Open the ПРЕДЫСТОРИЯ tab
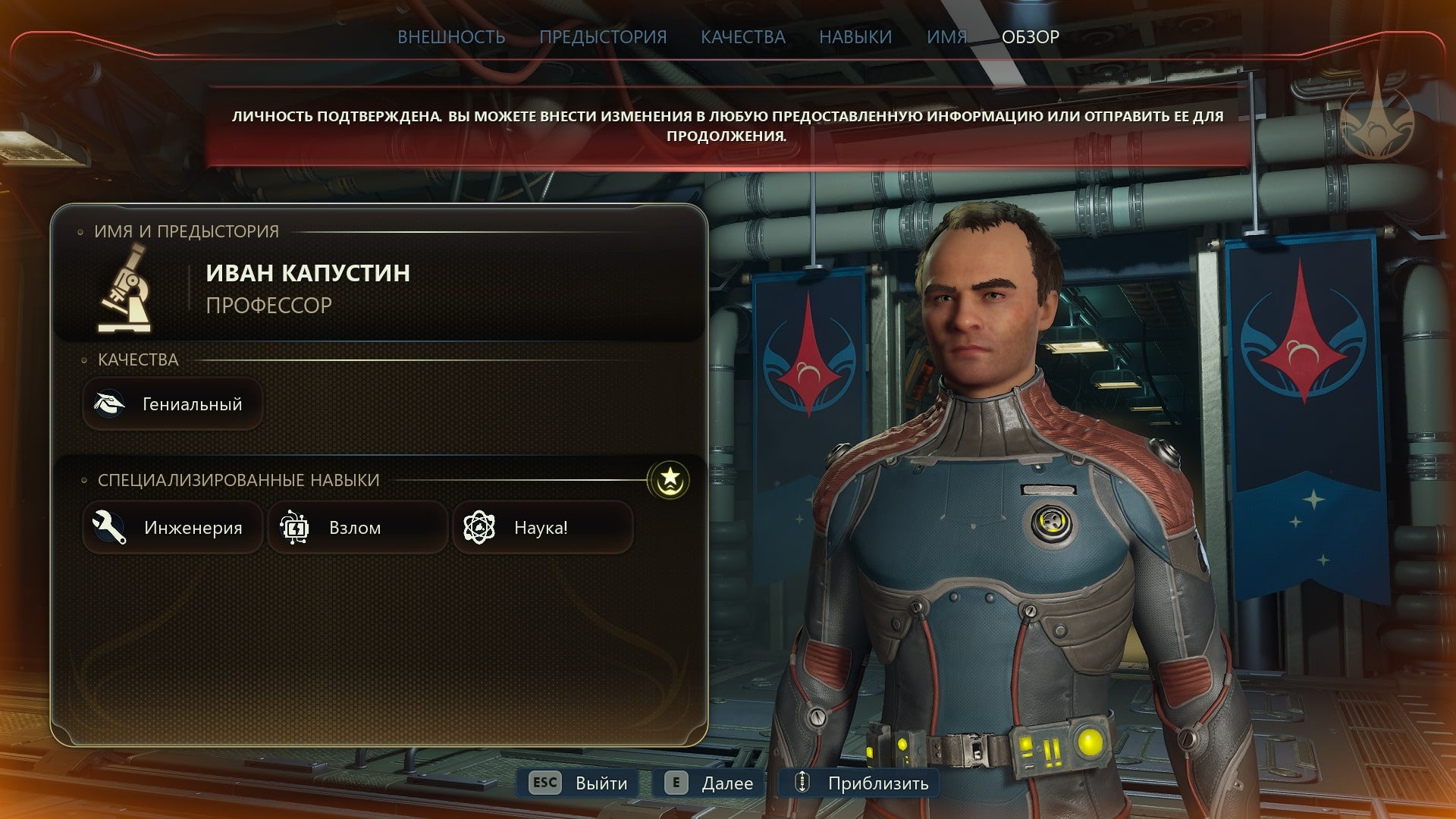Screen dimensions: 1456x819 coord(603,37)
